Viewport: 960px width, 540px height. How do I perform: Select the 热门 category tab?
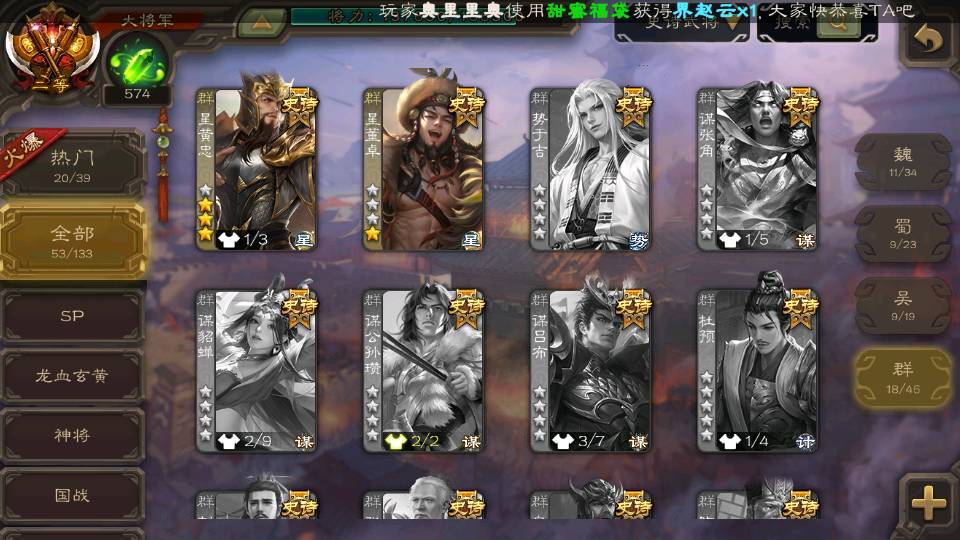72,164
